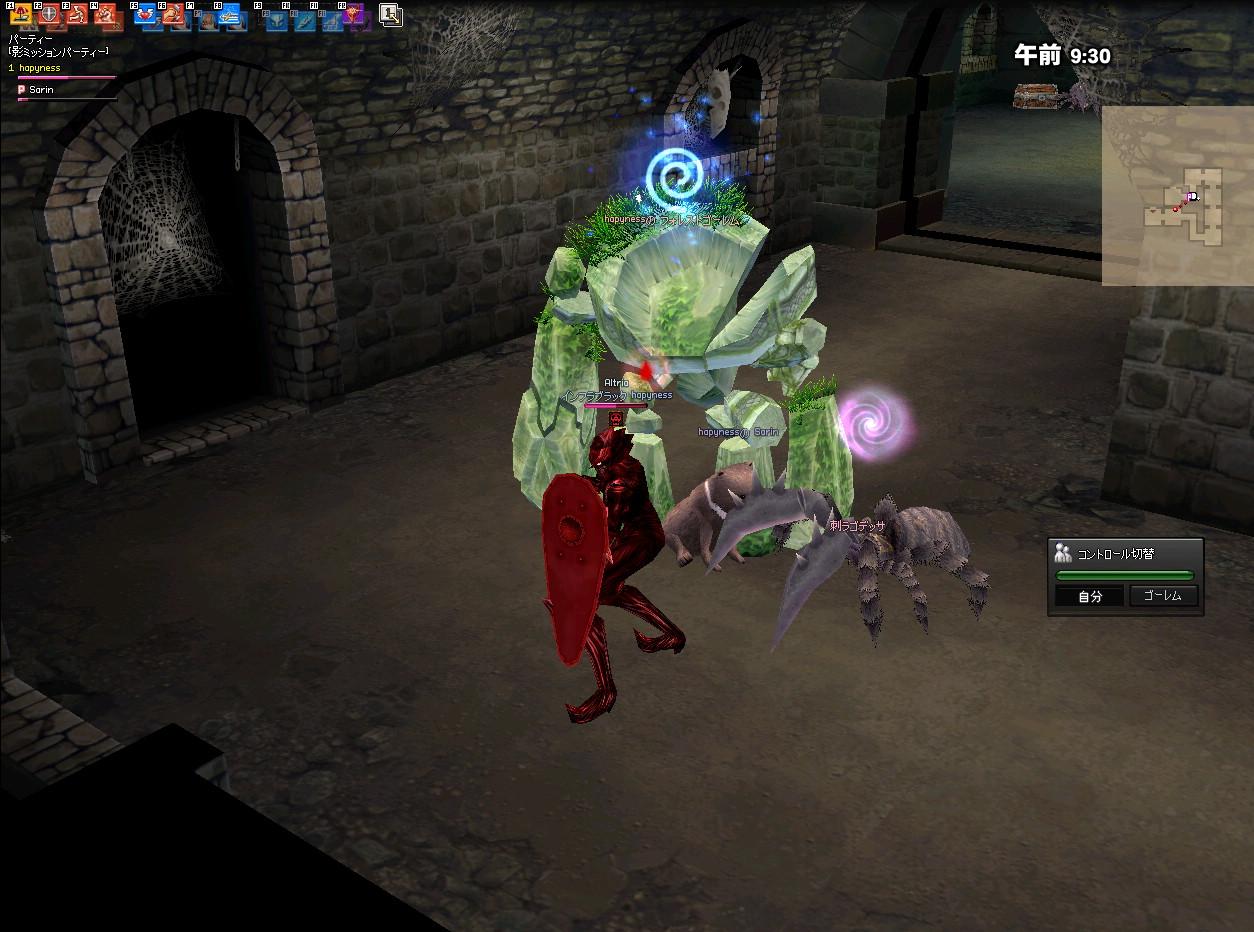Switch control to 自分 (self)
This screenshot has height=932, width=1254.
[1089, 597]
